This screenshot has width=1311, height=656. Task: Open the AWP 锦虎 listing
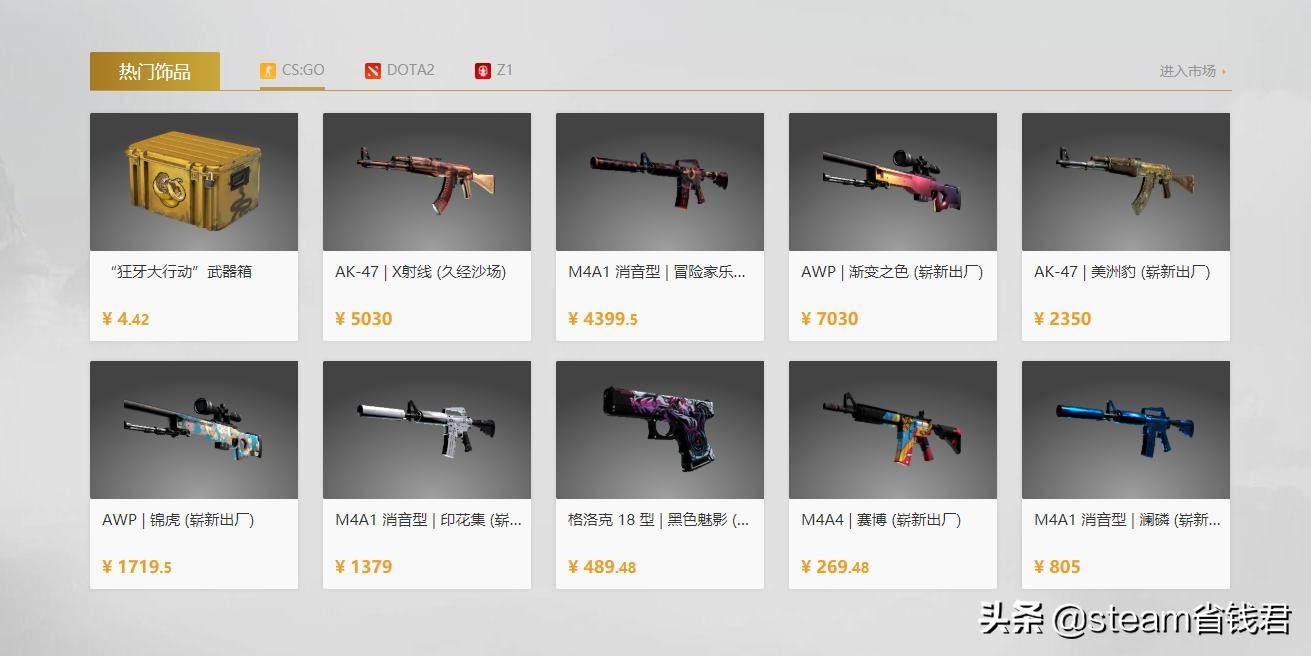click(194, 474)
